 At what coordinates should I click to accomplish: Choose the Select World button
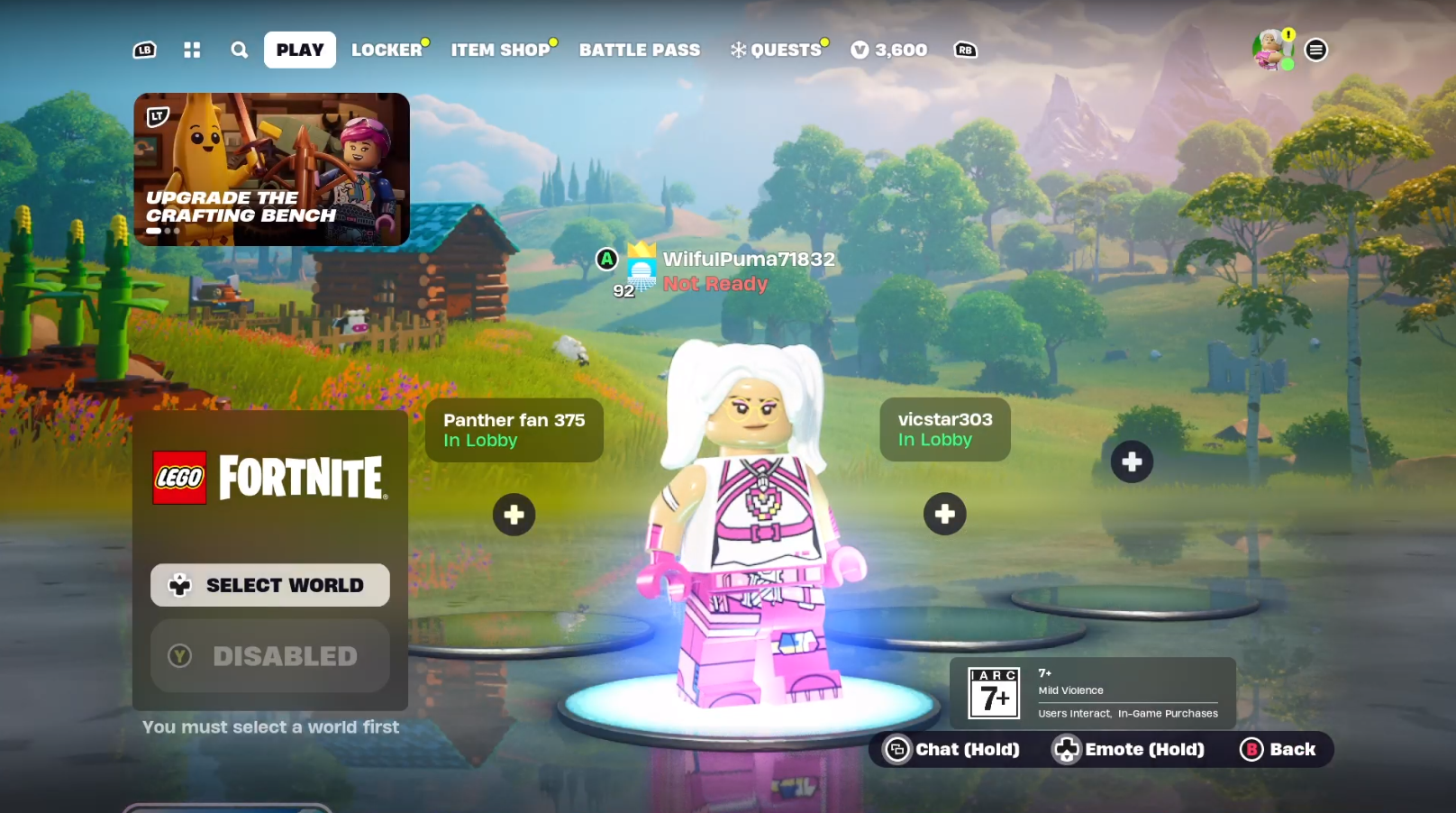click(x=269, y=585)
